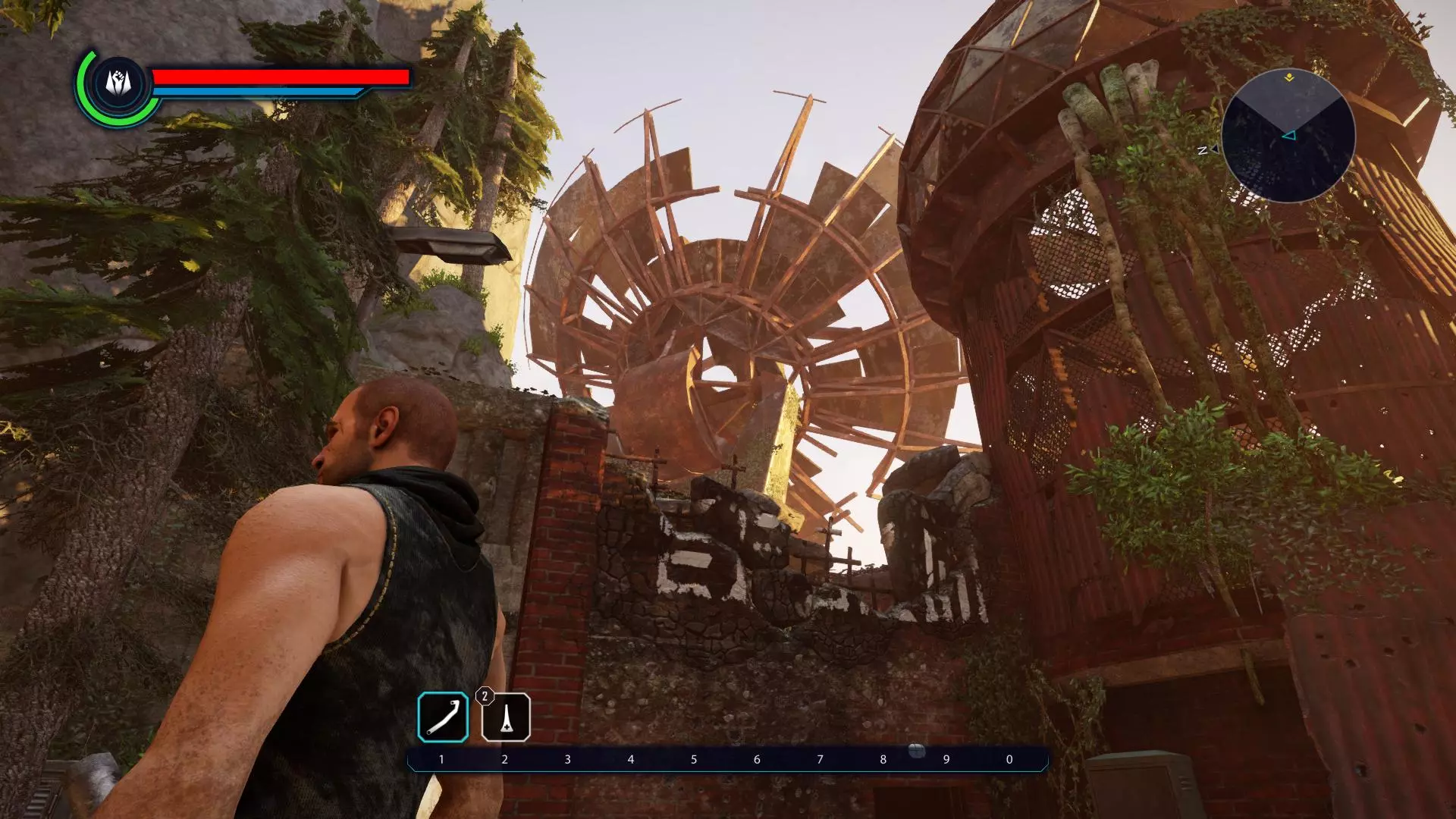
Task: Select the curved iron pipe weapon slot
Action: point(443,717)
